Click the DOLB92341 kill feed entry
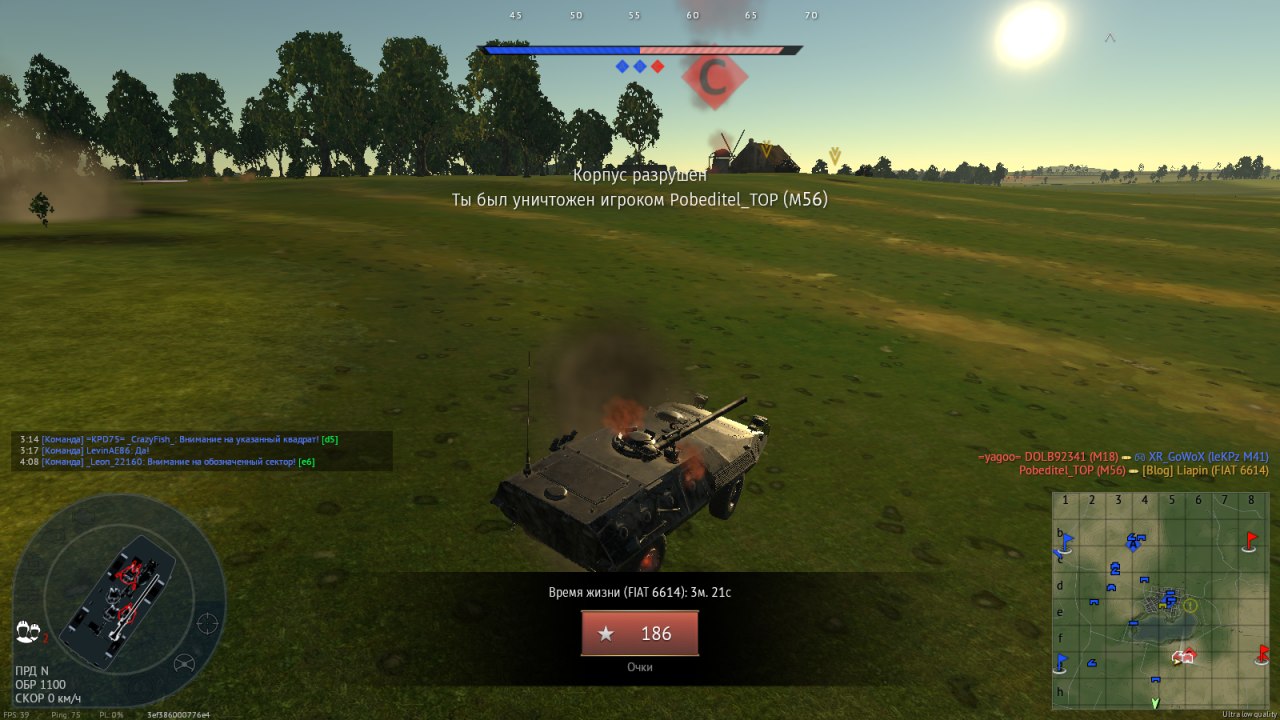The width and height of the screenshot is (1280, 720). coord(1123,457)
